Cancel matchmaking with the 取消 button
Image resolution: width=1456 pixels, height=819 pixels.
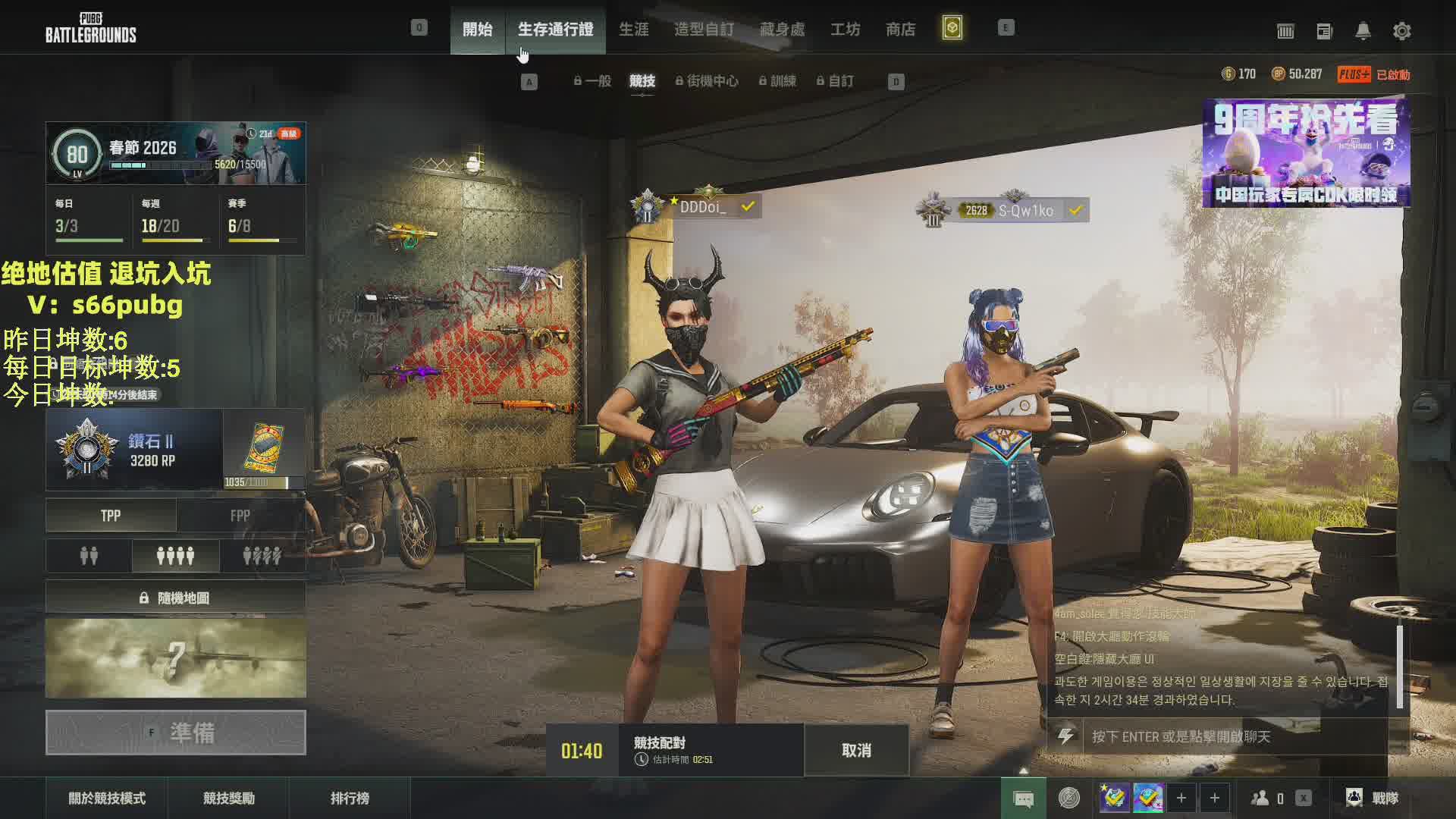point(856,751)
